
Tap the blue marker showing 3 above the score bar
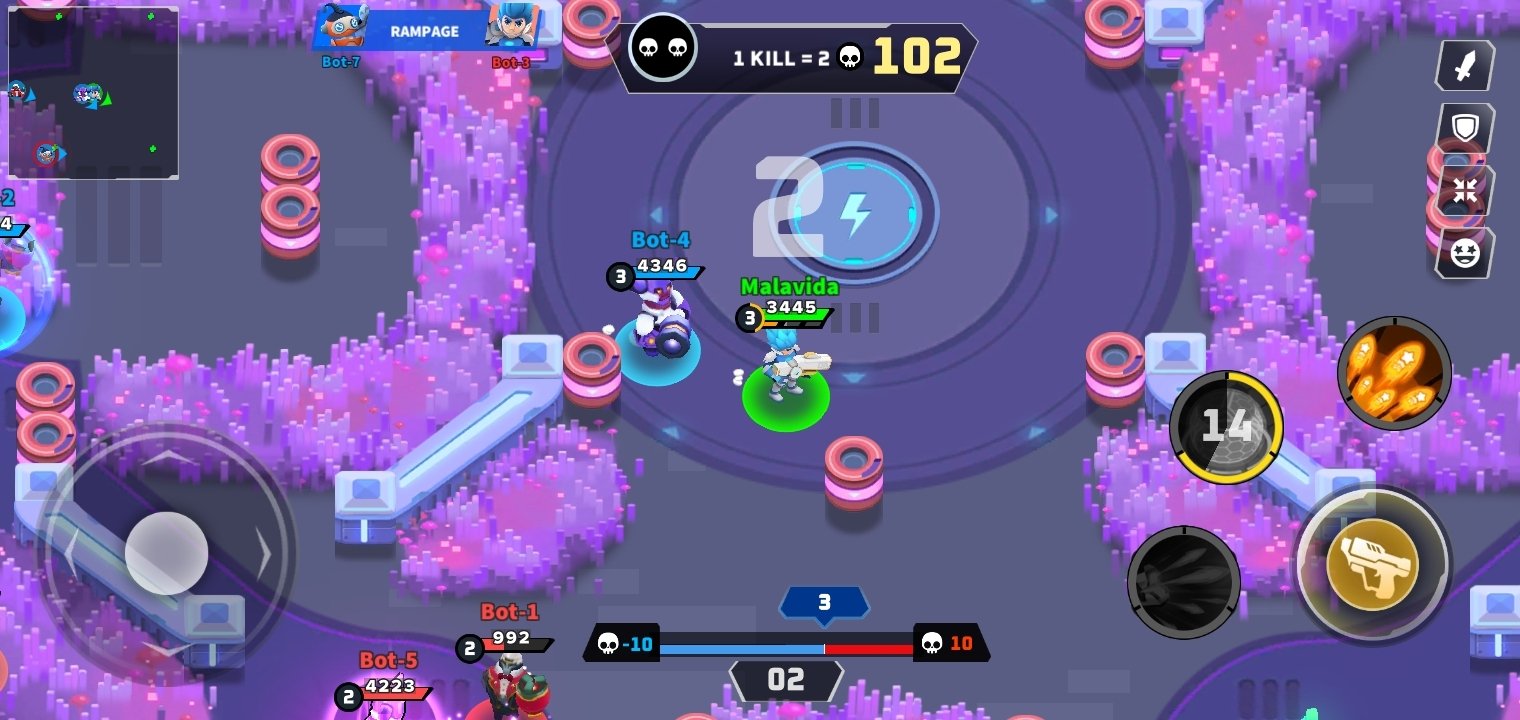826,603
